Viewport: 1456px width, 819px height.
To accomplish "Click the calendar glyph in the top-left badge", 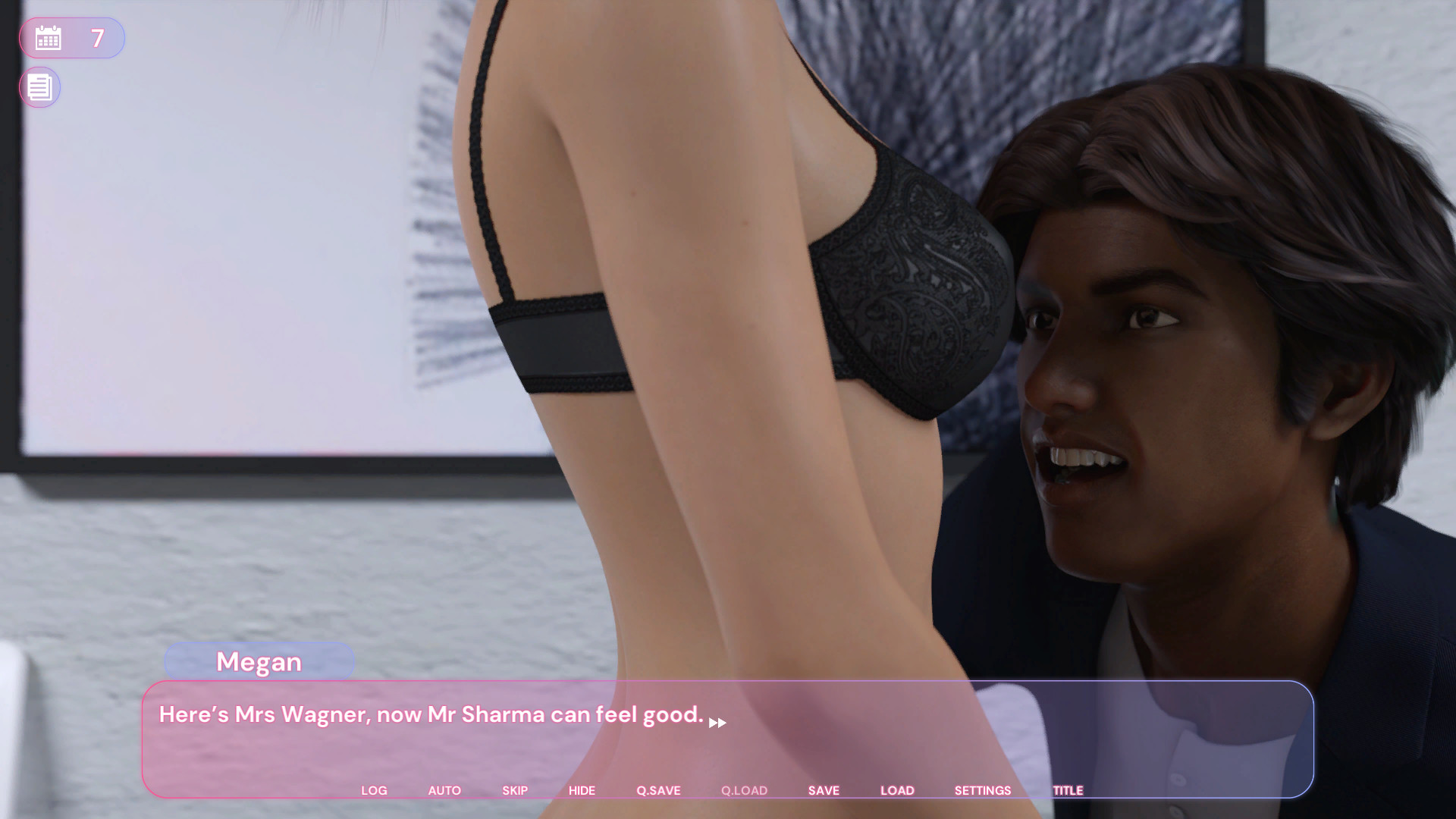I will point(49,37).
